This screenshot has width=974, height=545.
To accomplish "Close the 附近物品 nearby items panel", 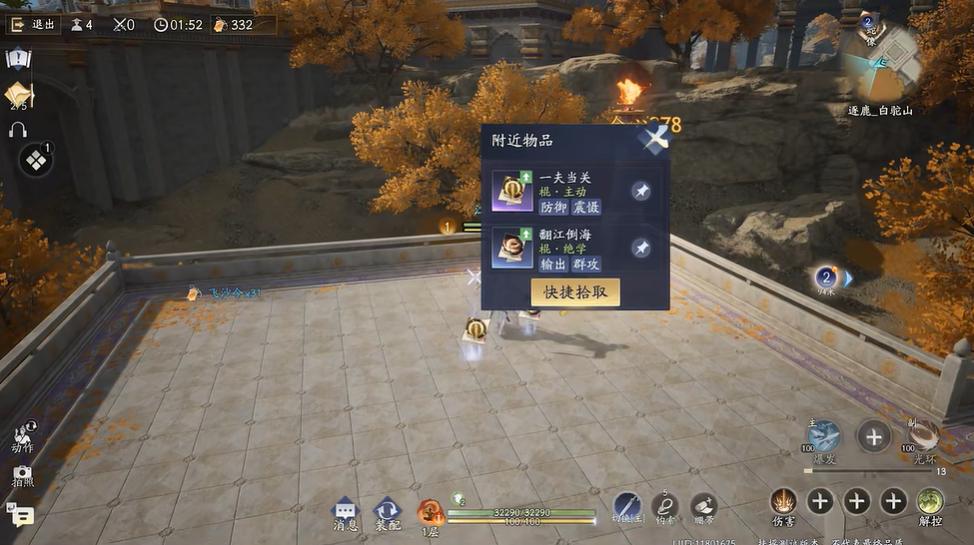I will [654, 139].
